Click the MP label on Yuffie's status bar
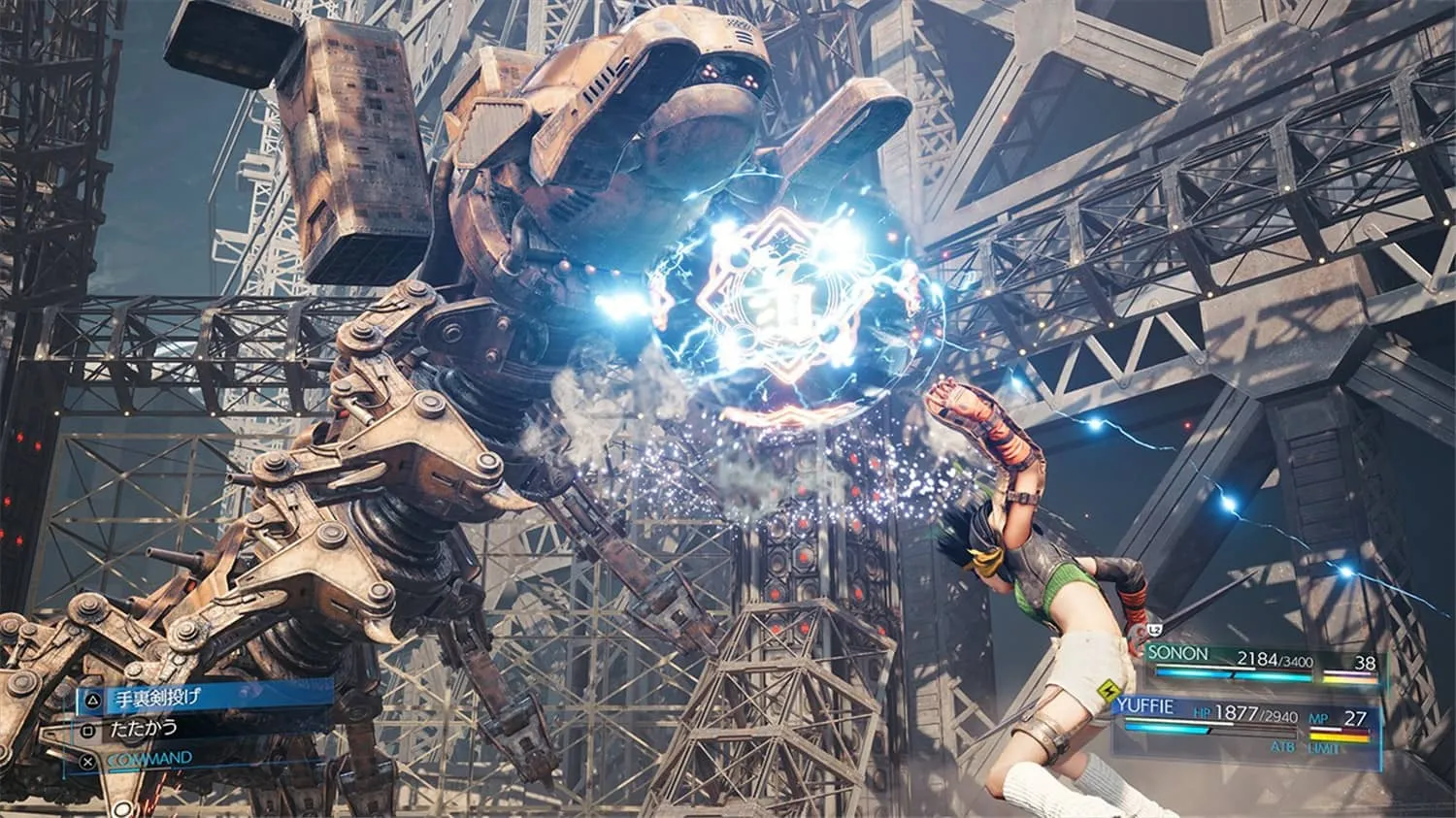1456x818 pixels. [1320, 718]
